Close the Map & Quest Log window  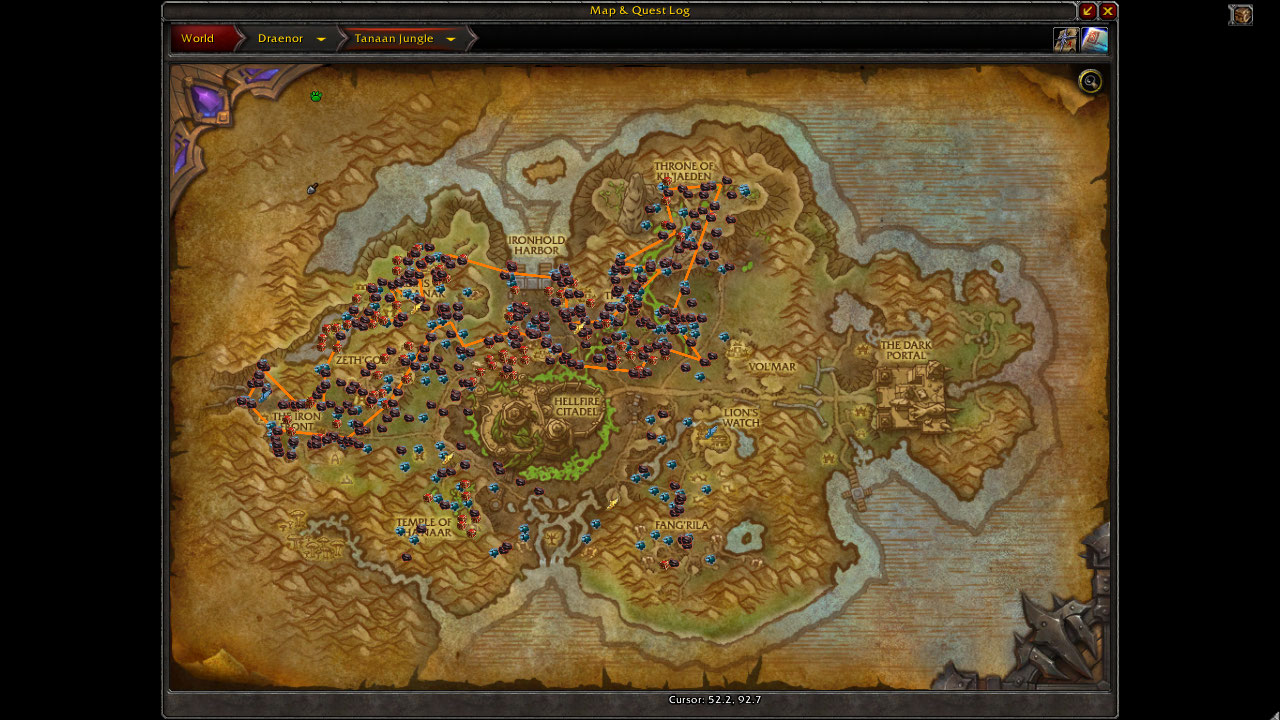1108,11
